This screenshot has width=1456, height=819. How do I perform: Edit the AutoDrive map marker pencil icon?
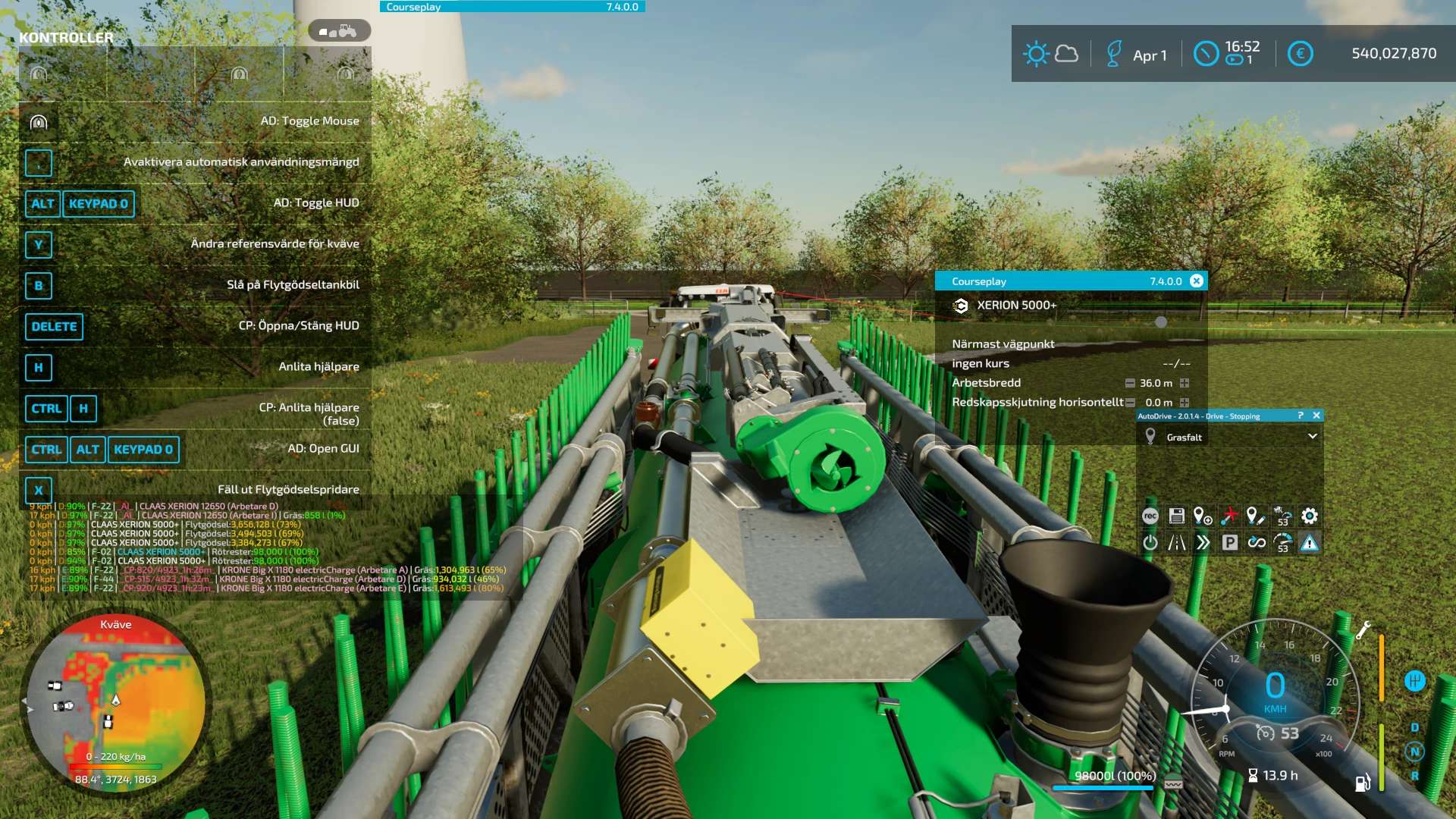[1256, 516]
